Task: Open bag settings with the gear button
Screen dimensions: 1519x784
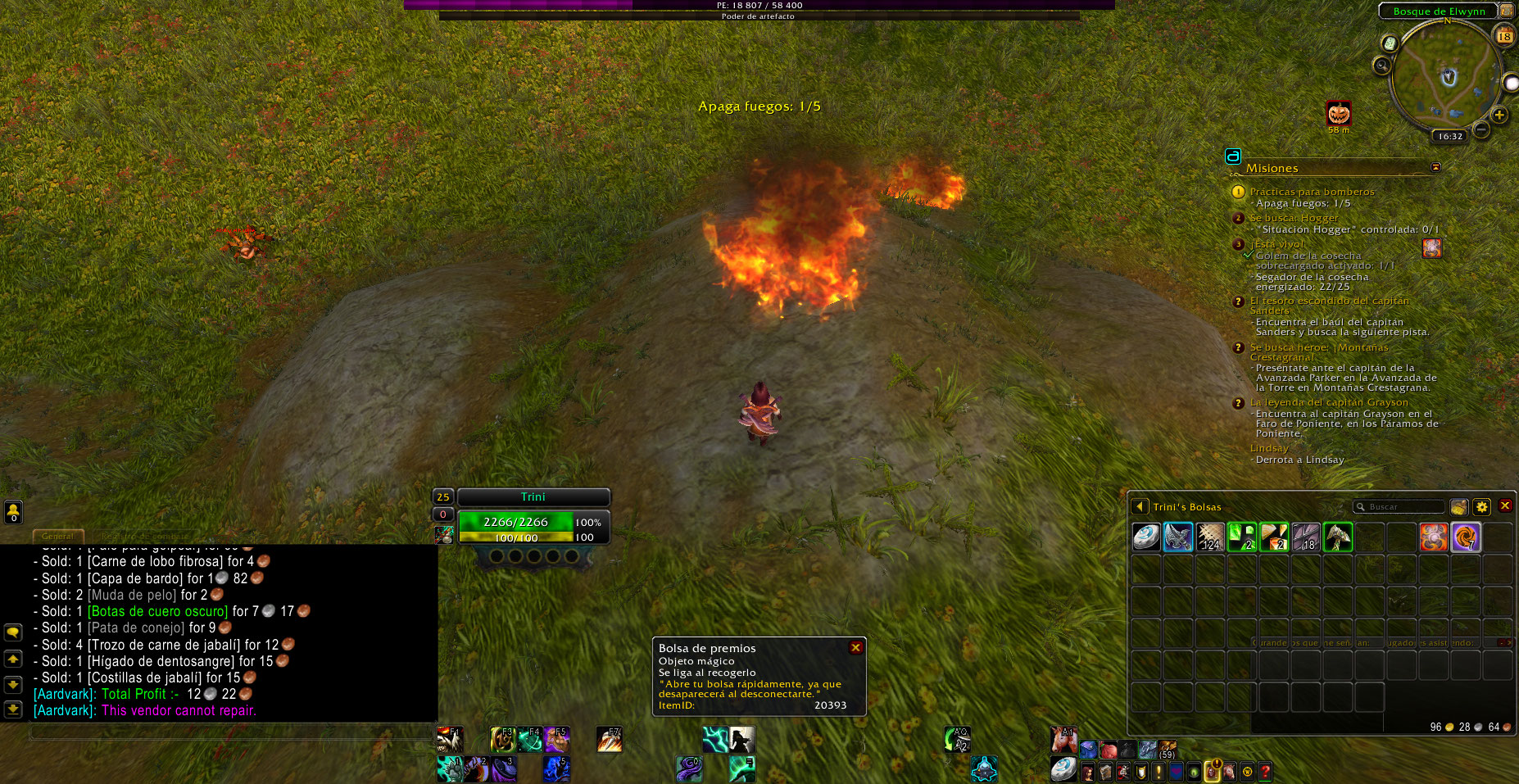Action: [1481, 507]
